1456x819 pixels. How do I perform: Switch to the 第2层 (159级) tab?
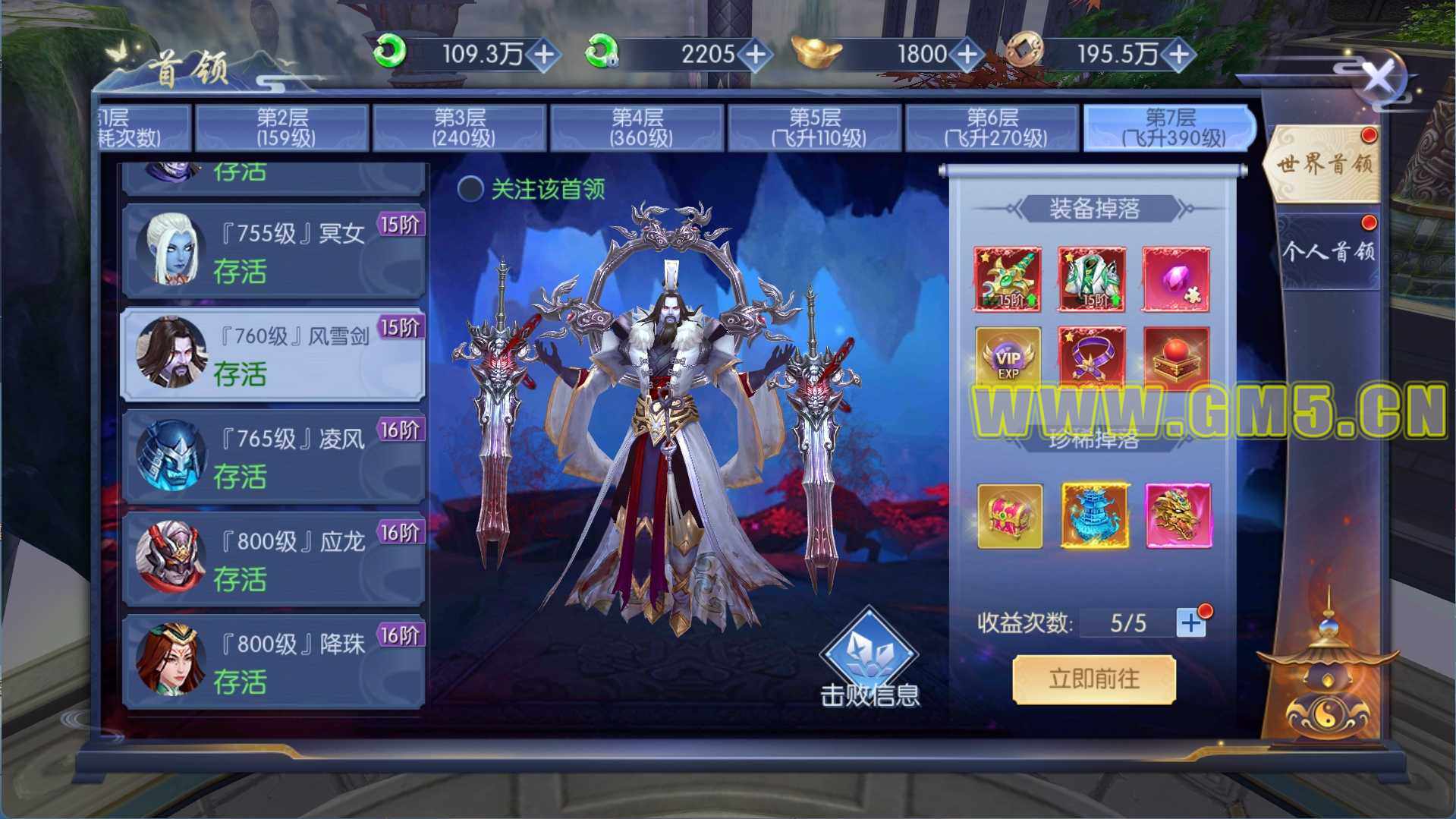(x=282, y=128)
